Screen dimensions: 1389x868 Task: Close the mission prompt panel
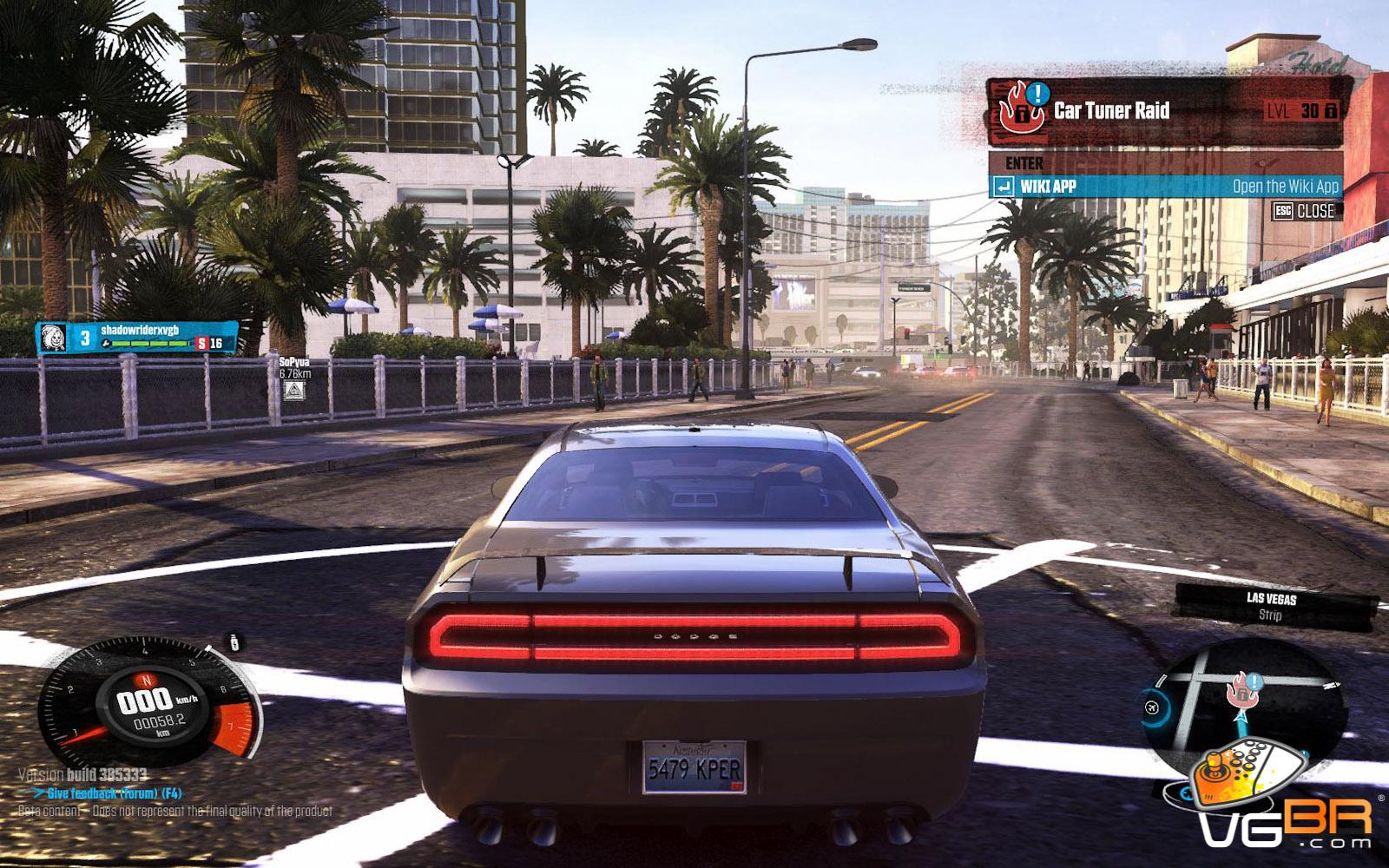click(1304, 211)
